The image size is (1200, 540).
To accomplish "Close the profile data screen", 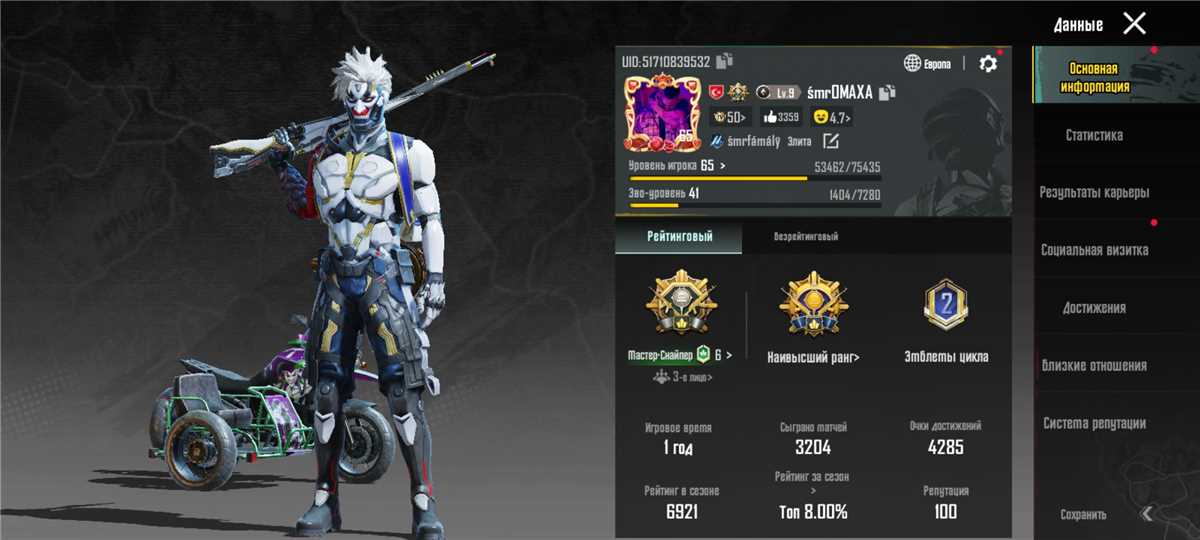I will 1134,24.
